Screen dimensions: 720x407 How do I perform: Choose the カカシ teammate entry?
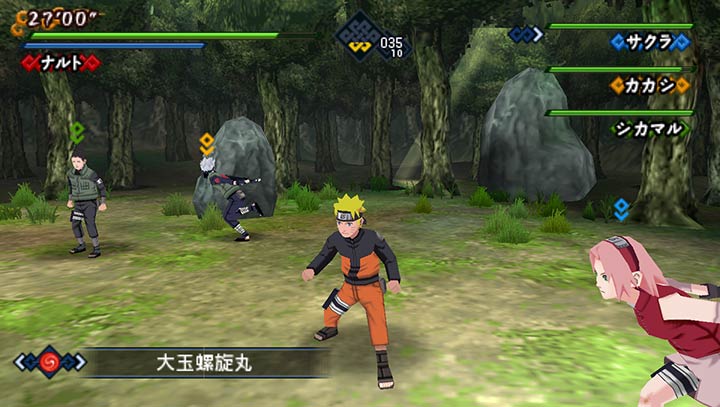649,85
